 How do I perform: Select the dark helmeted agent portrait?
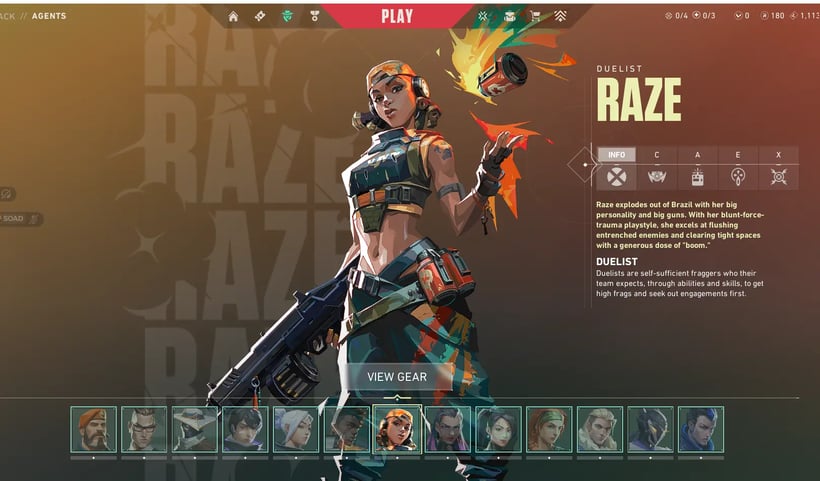(650, 429)
